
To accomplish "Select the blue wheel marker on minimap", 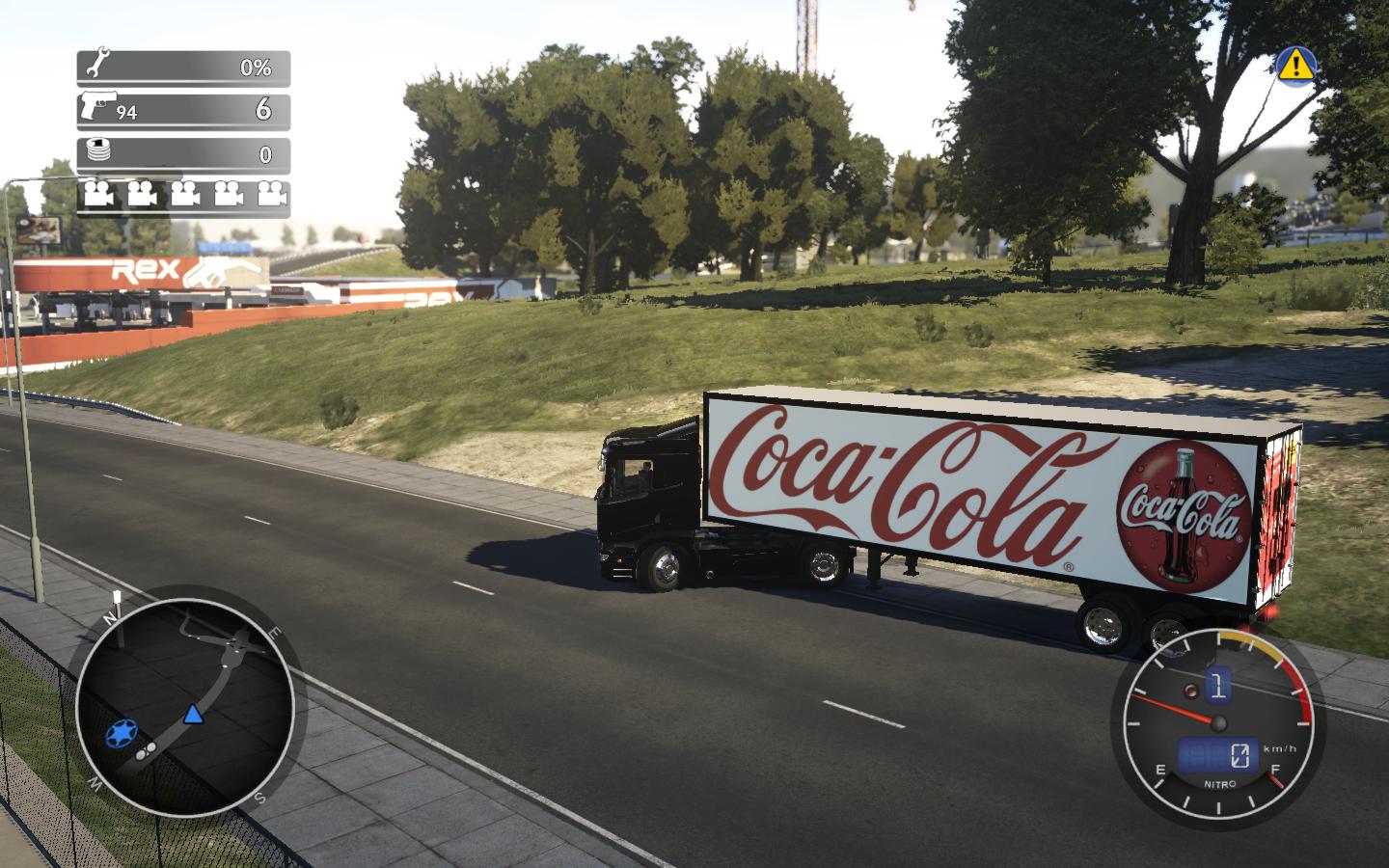I will [121, 736].
